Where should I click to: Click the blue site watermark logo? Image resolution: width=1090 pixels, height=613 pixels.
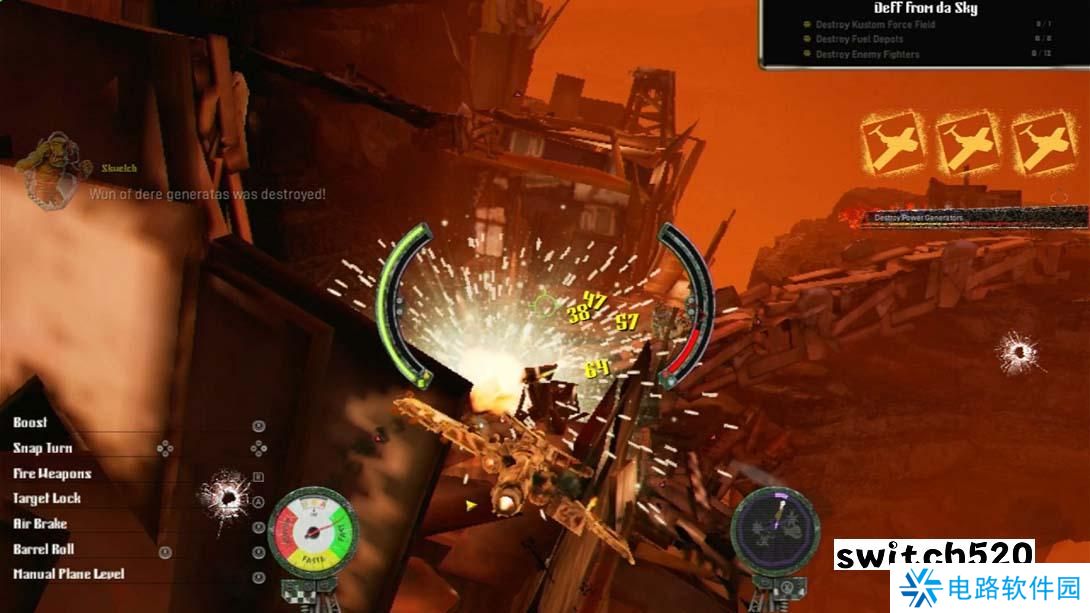pyautogui.click(x=920, y=588)
